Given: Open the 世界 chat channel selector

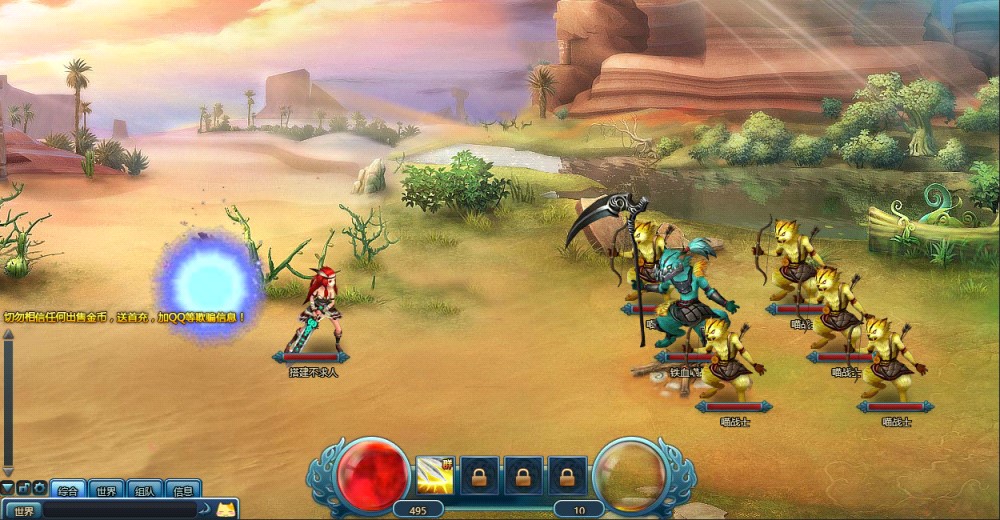Looking at the screenshot, I should click(x=23, y=511).
